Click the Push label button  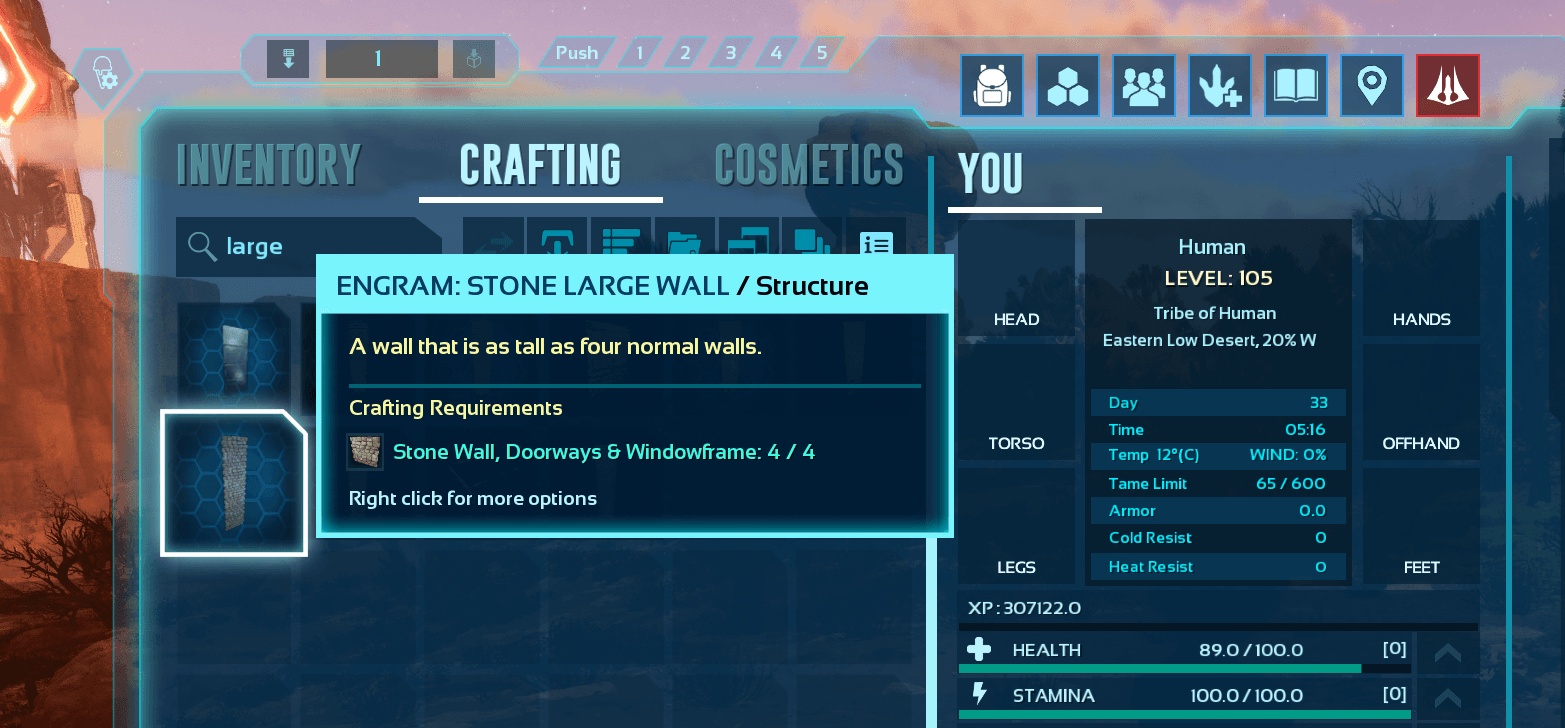click(576, 53)
